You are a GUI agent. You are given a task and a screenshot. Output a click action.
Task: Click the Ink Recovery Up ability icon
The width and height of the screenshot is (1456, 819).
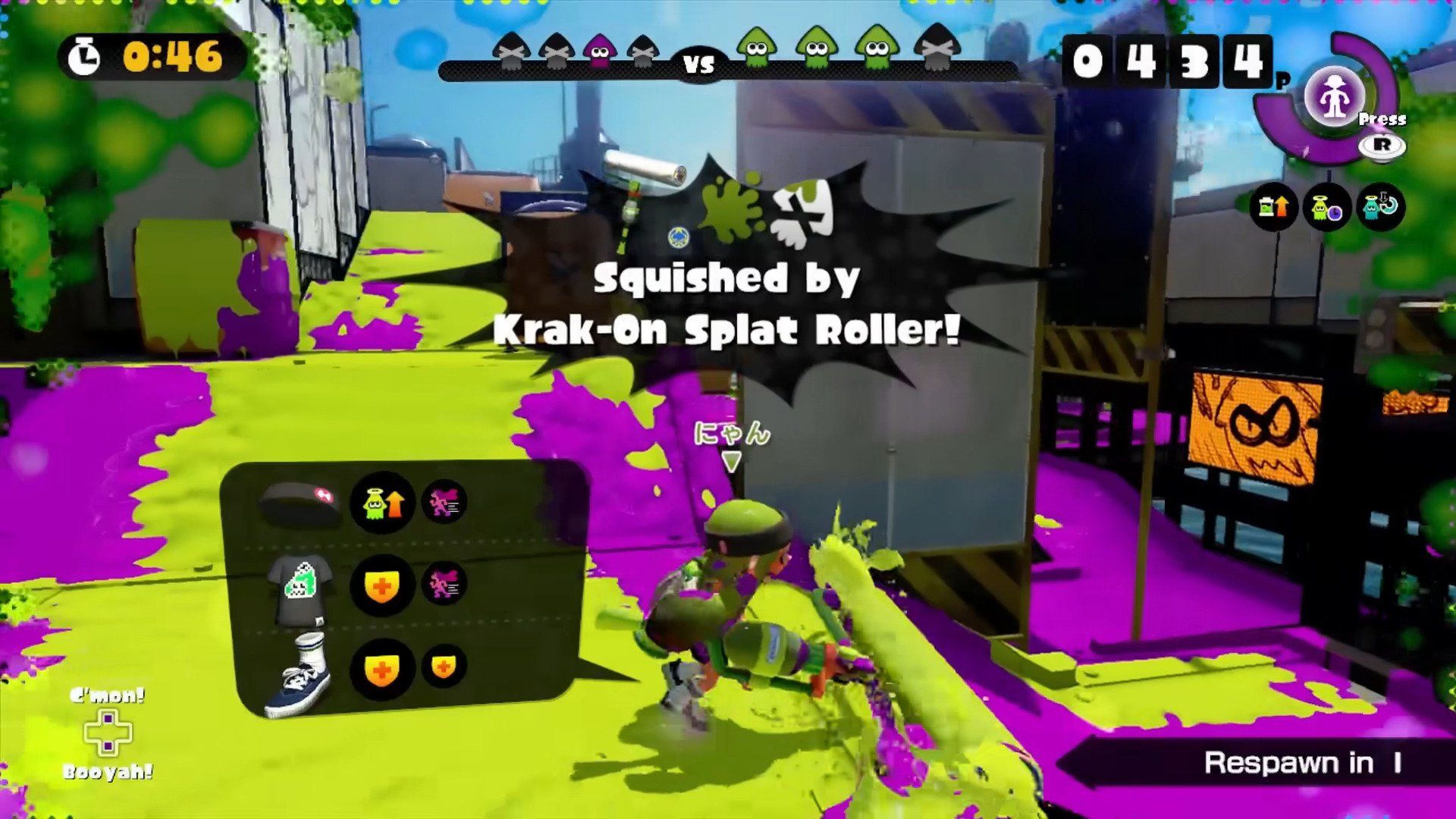coord(1274,208)
